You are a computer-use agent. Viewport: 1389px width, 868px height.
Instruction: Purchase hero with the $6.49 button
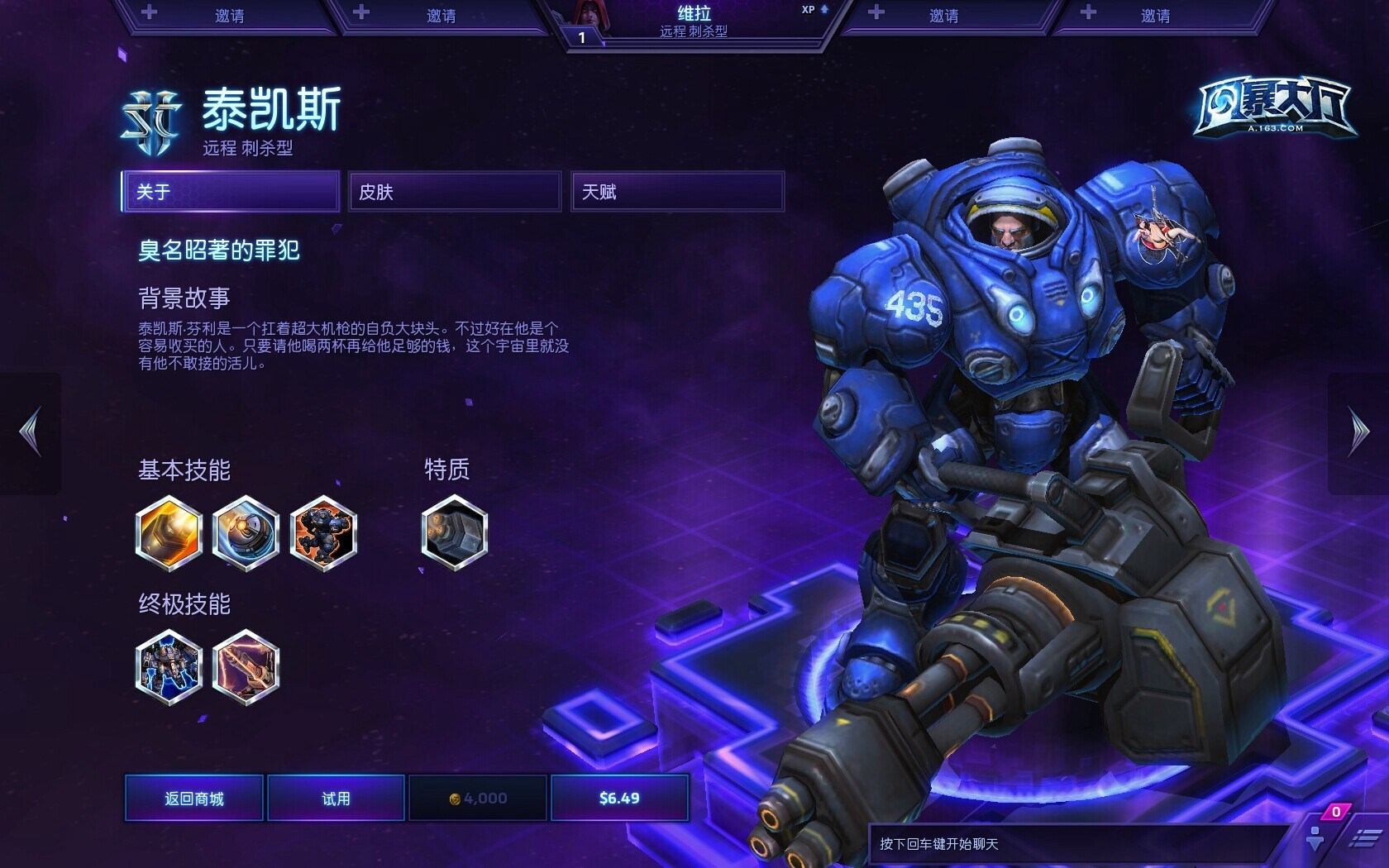619,798
